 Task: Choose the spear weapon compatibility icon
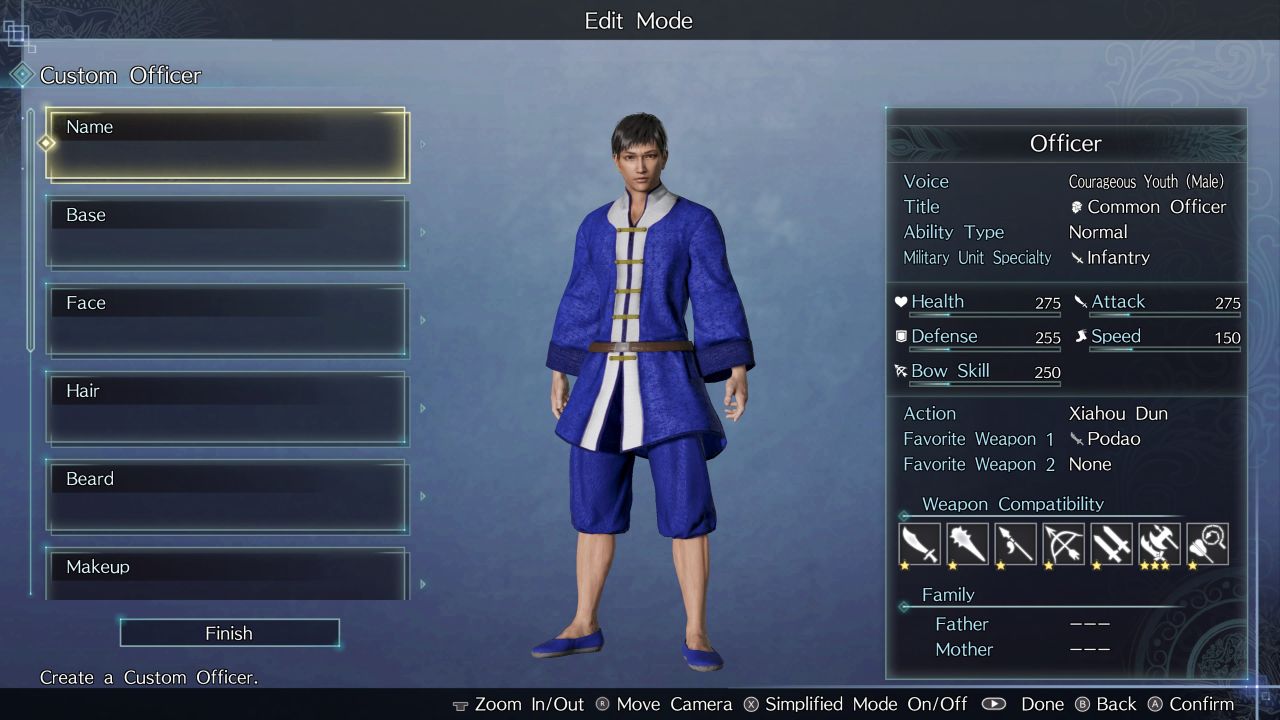1015,544
